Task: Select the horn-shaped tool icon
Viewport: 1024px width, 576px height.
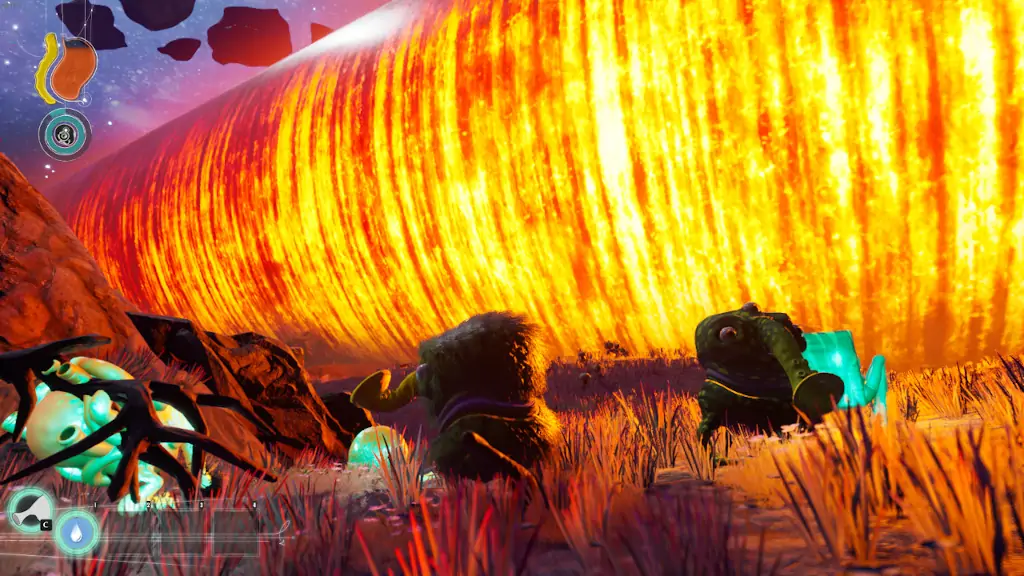Action: tap(29, 509)
